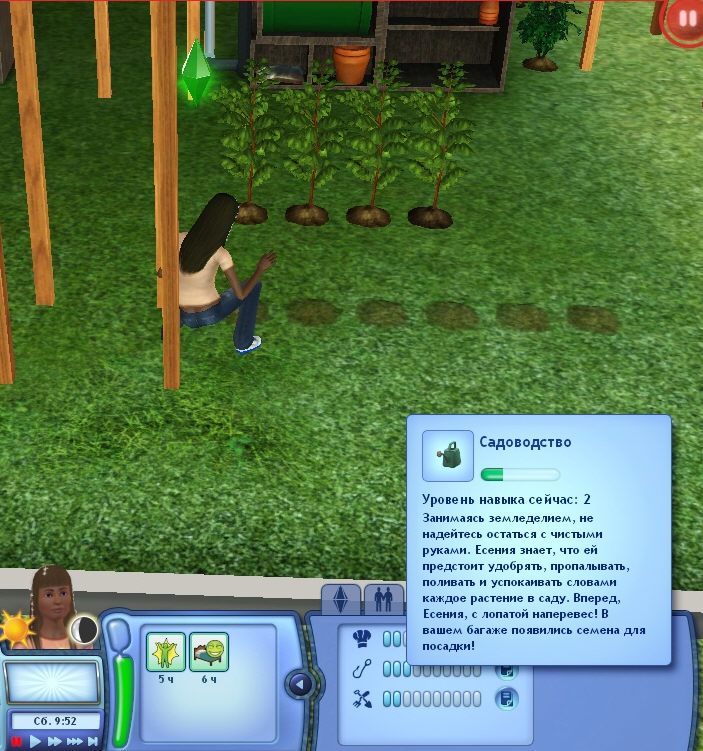The image size is (703, 751).
Task: Set game speed to double fast-forward
Action: point(56,741)
